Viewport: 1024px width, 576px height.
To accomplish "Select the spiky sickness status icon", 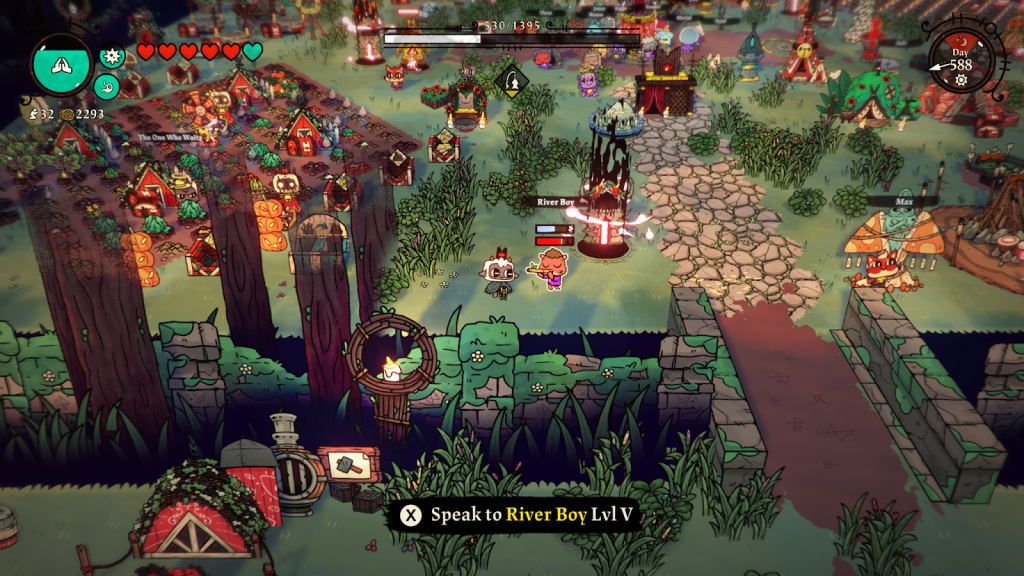I will tap(112, 56).
